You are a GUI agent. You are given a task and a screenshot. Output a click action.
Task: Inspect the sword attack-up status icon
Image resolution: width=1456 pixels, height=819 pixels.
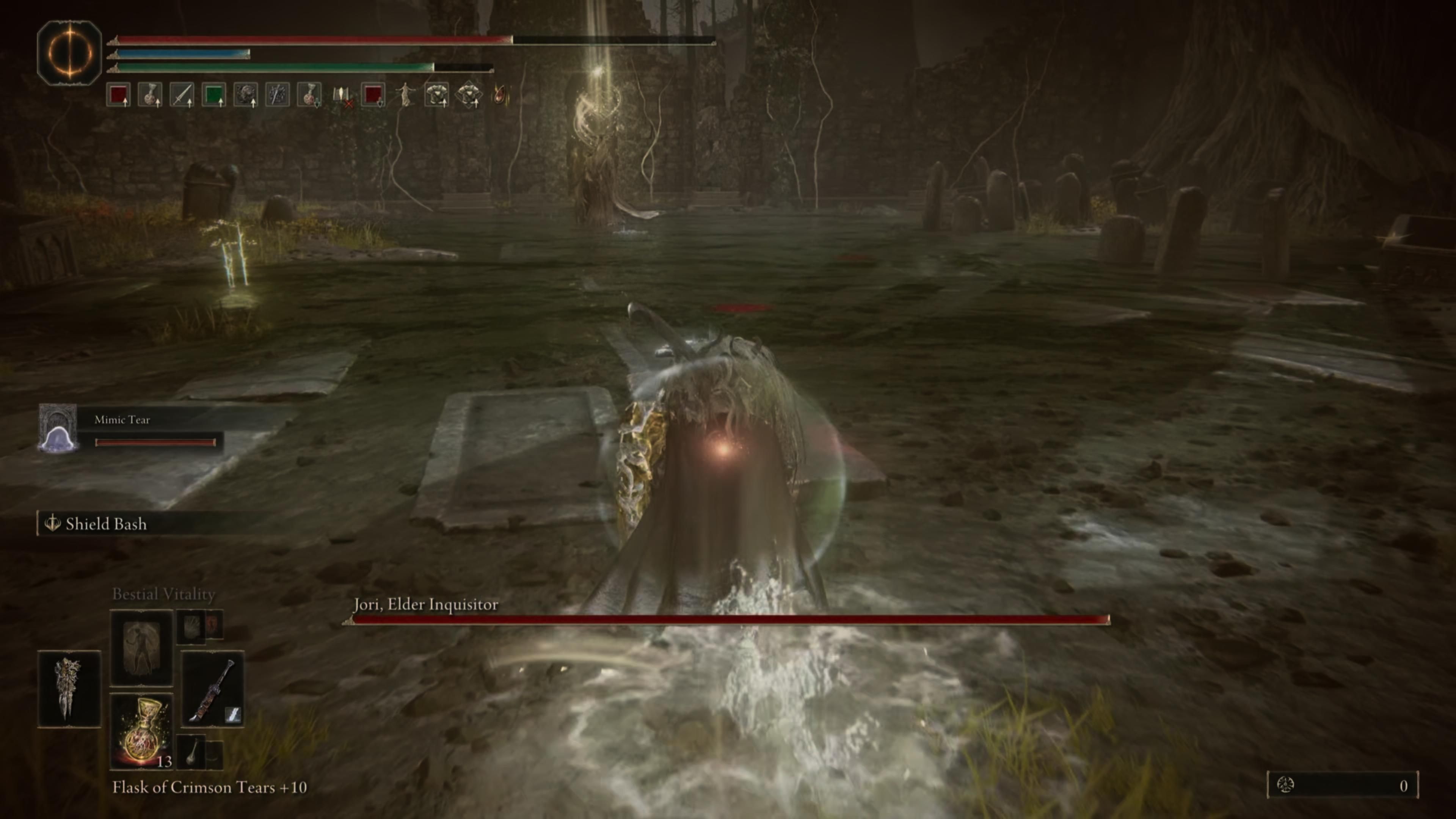(182, 95)
